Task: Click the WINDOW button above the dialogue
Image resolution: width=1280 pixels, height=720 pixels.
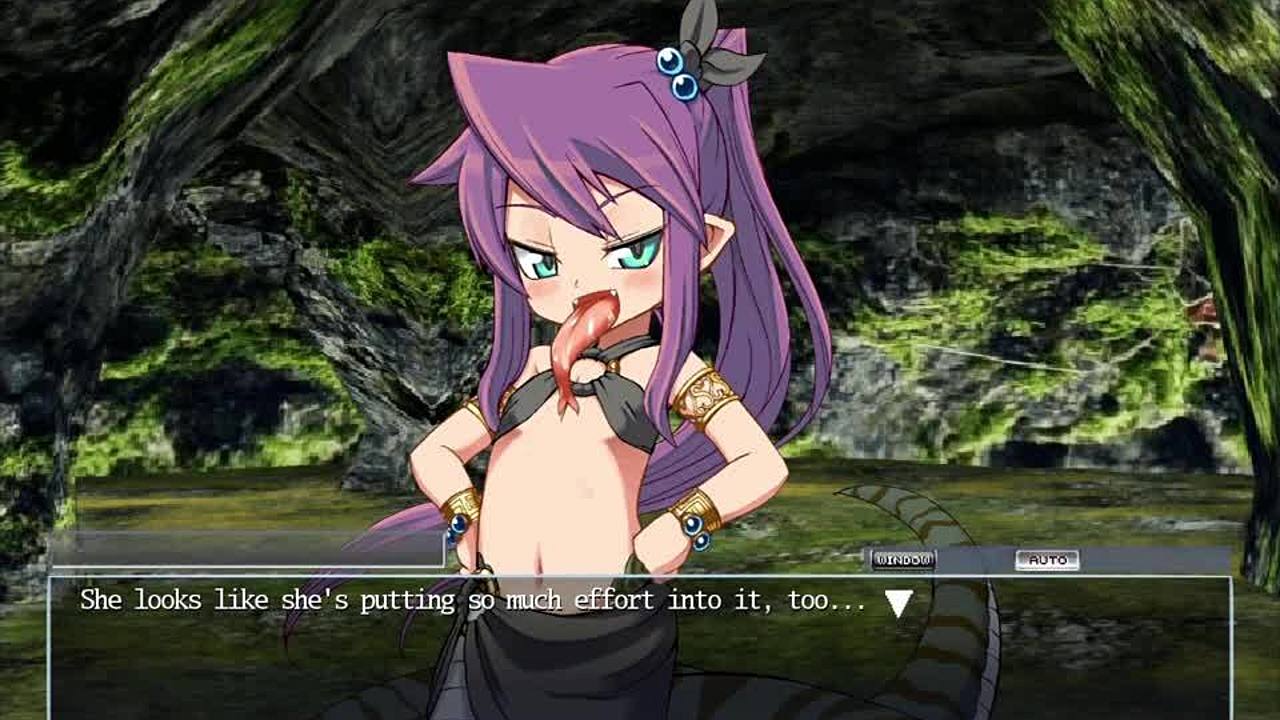Action: (902, 560)
